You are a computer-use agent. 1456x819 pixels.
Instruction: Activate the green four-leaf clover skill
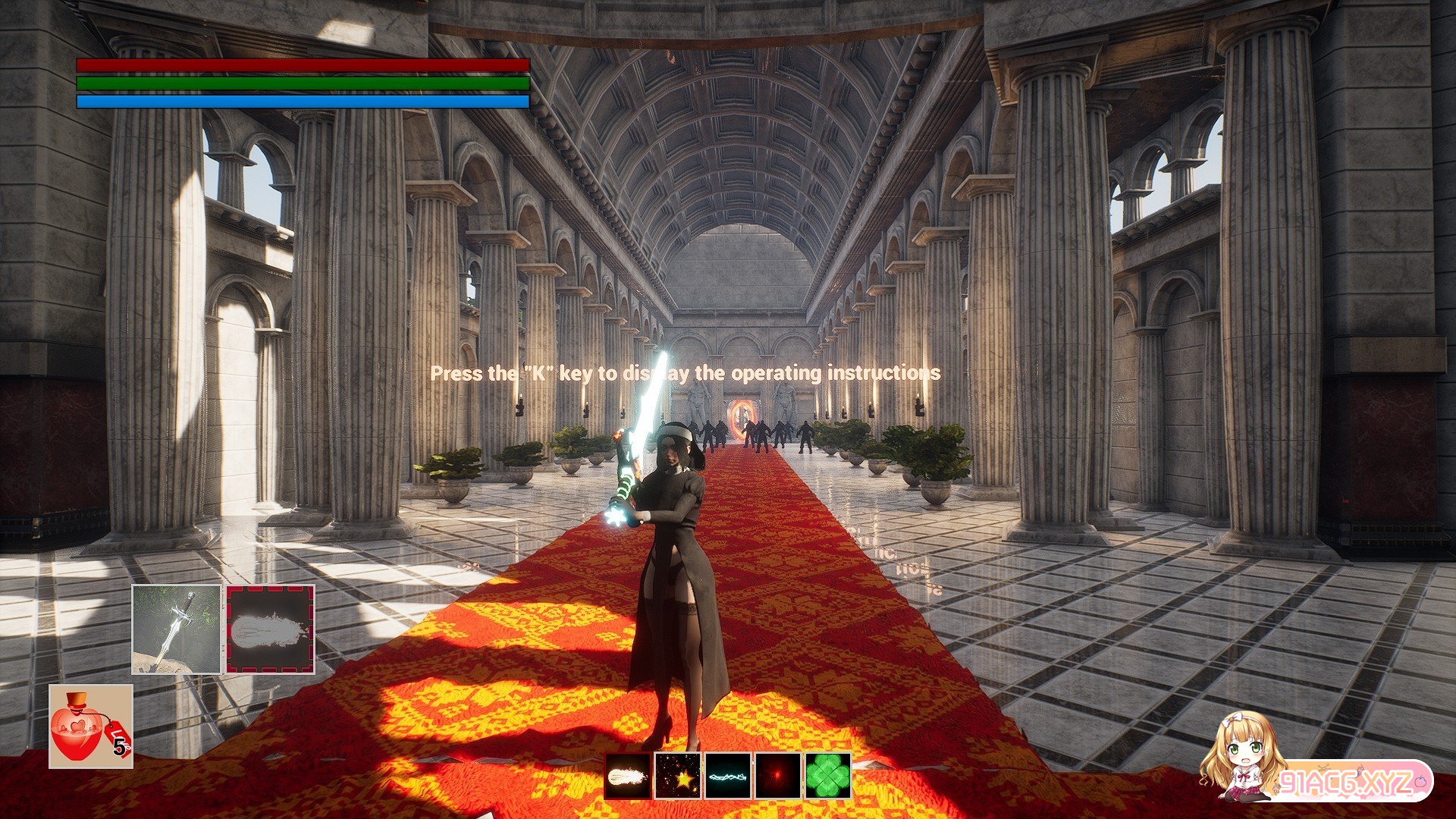click(x=827, y=776)
